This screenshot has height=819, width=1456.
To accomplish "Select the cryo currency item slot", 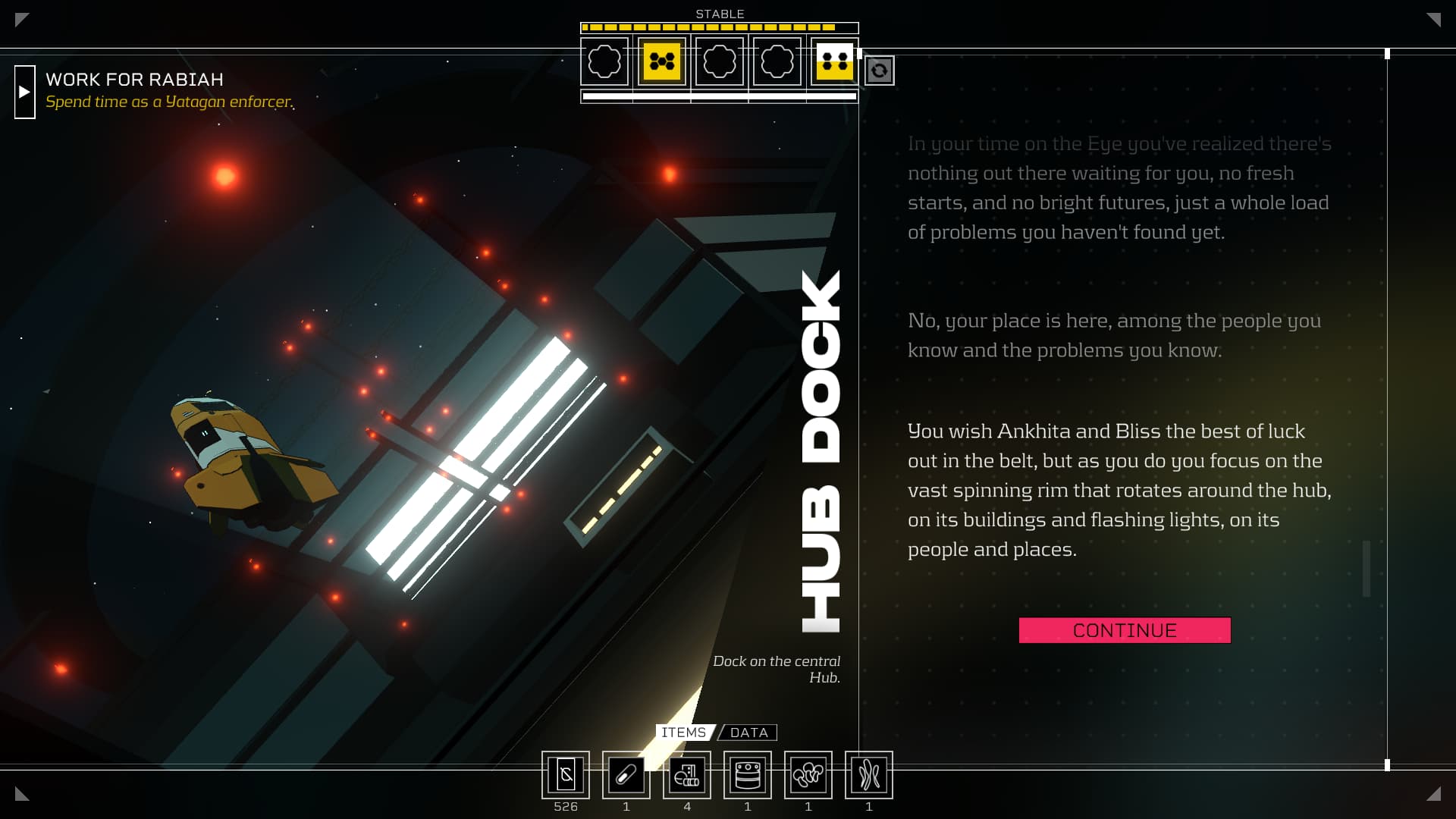I will click(x=566, y=775).
